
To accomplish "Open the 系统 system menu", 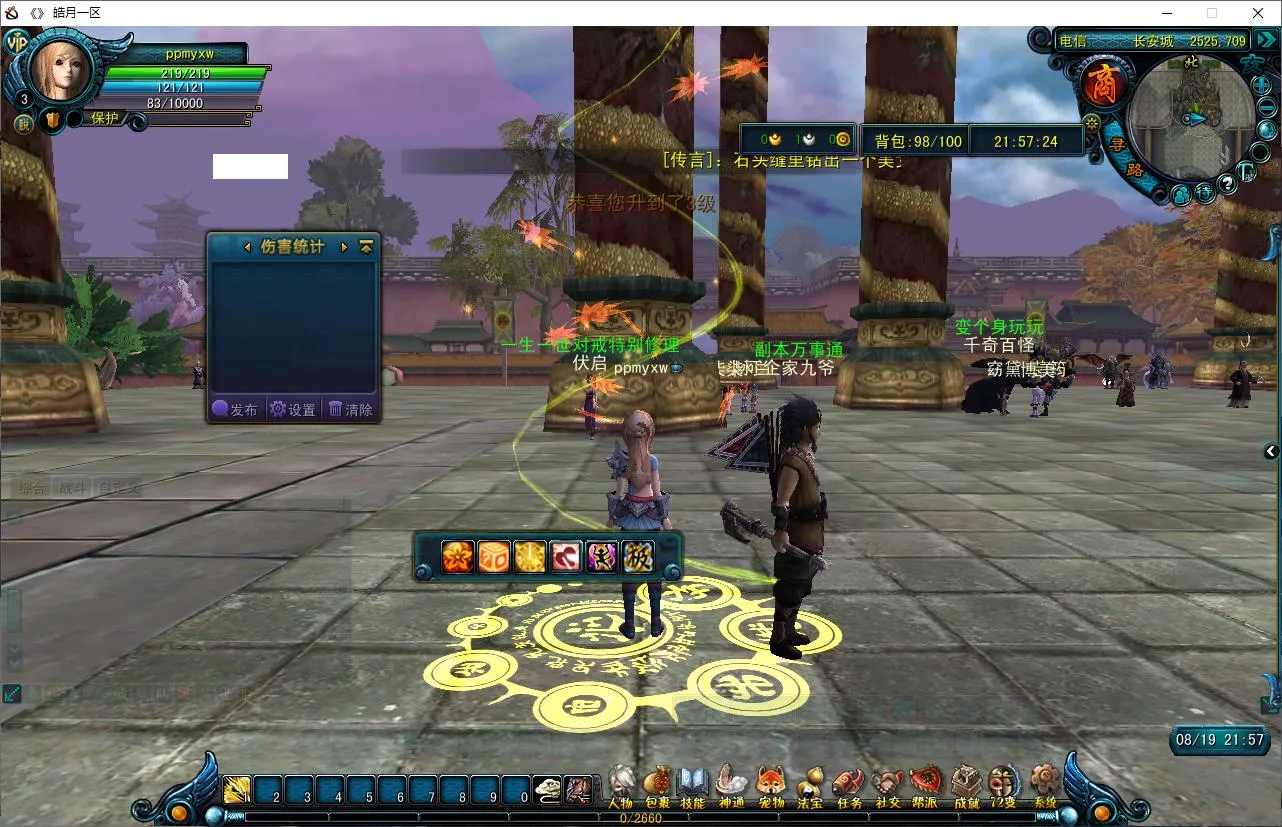I will click(1045, 783).
